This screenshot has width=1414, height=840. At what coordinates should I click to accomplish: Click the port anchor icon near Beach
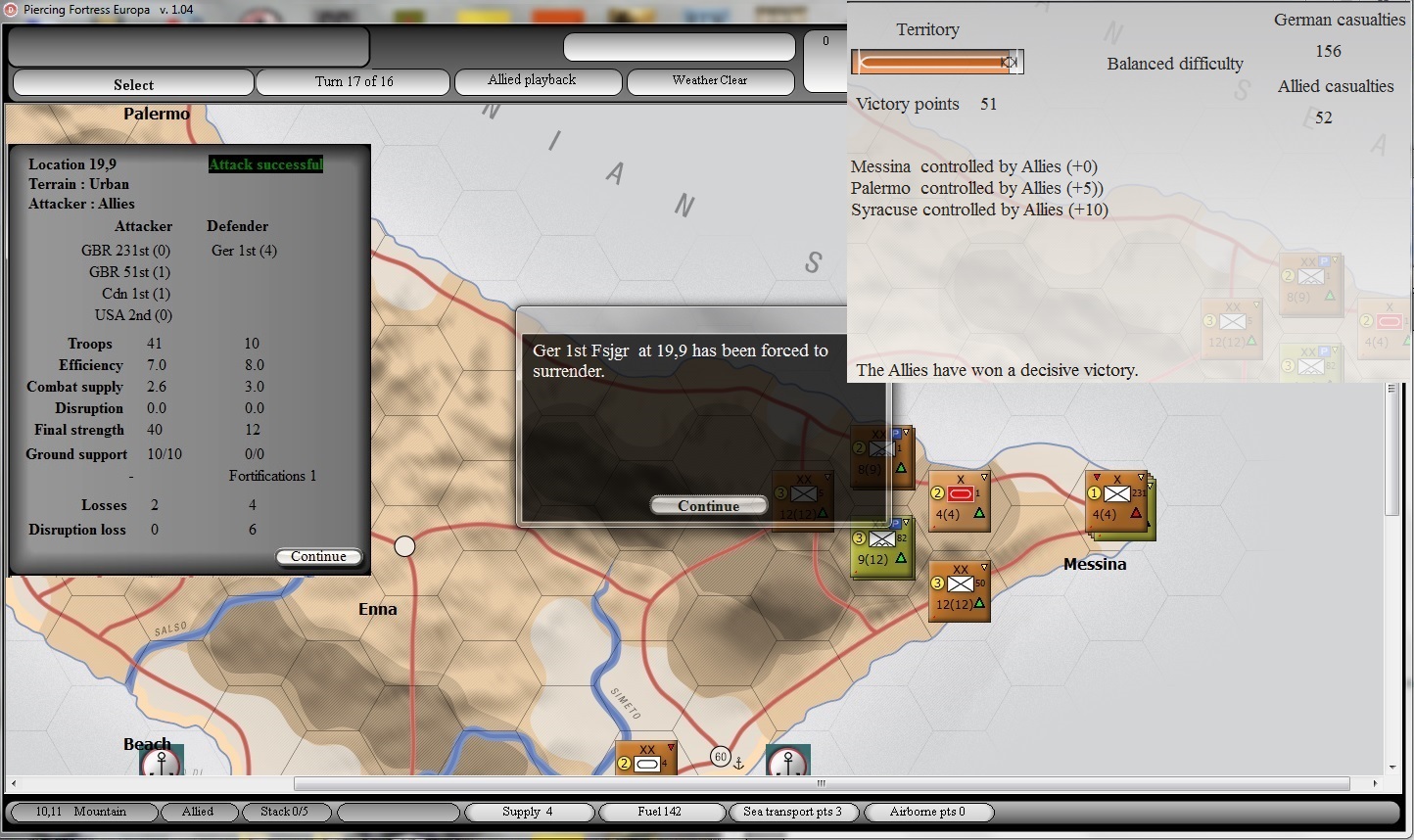[x=160, y=760]
